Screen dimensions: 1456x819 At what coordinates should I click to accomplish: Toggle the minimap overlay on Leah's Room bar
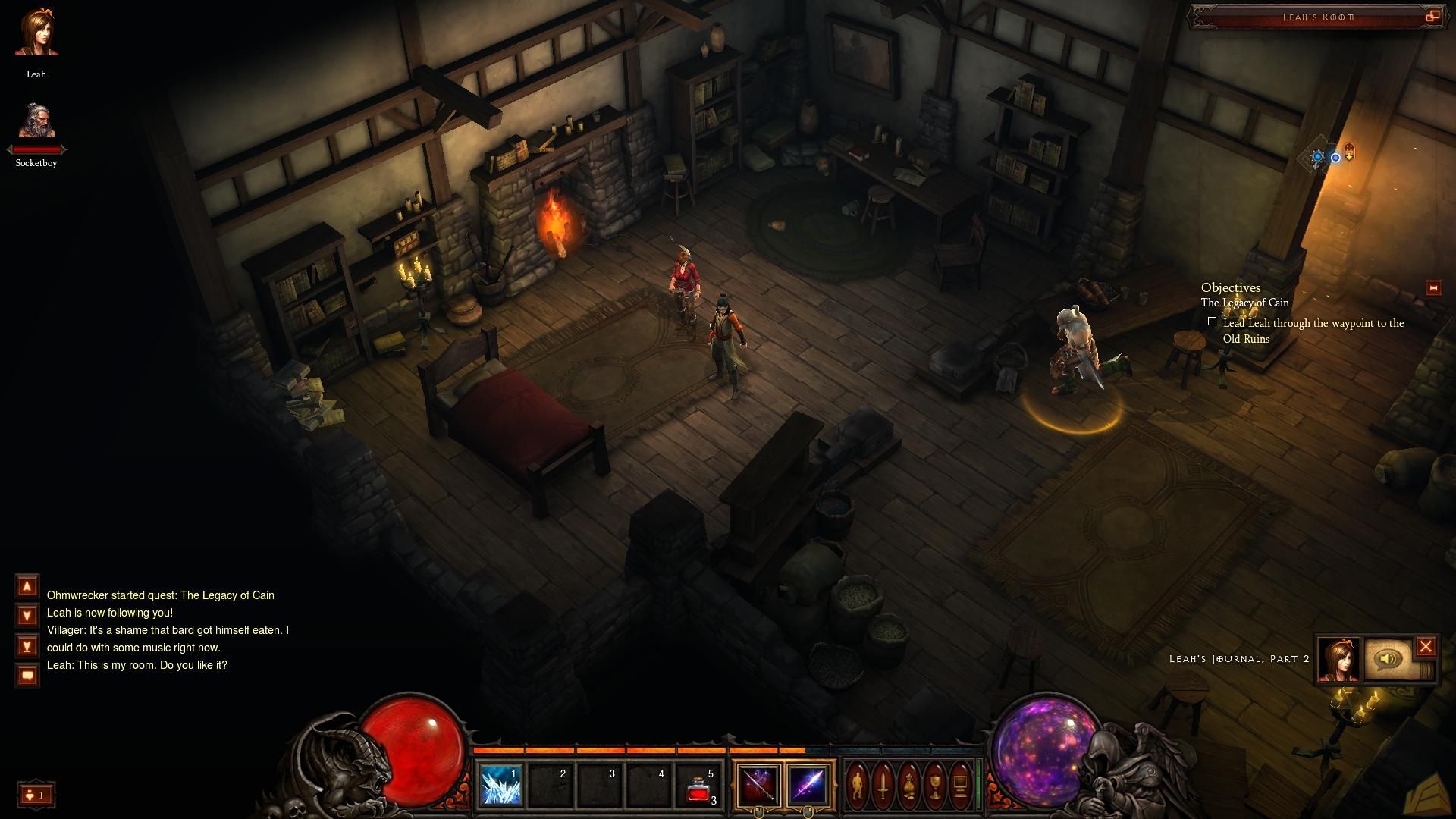(1432, 16)
